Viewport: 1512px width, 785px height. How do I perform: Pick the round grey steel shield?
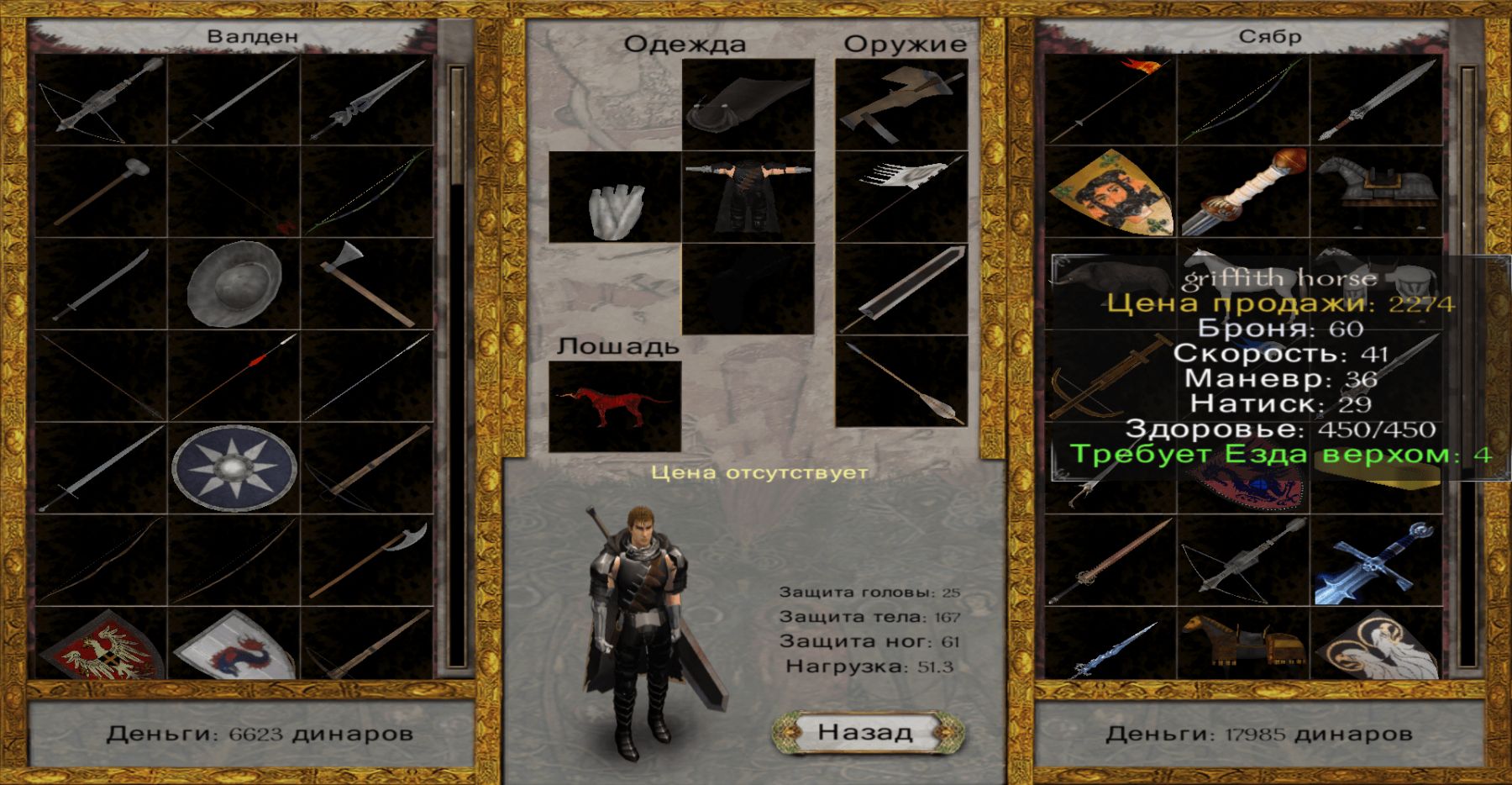click(234, 284)
